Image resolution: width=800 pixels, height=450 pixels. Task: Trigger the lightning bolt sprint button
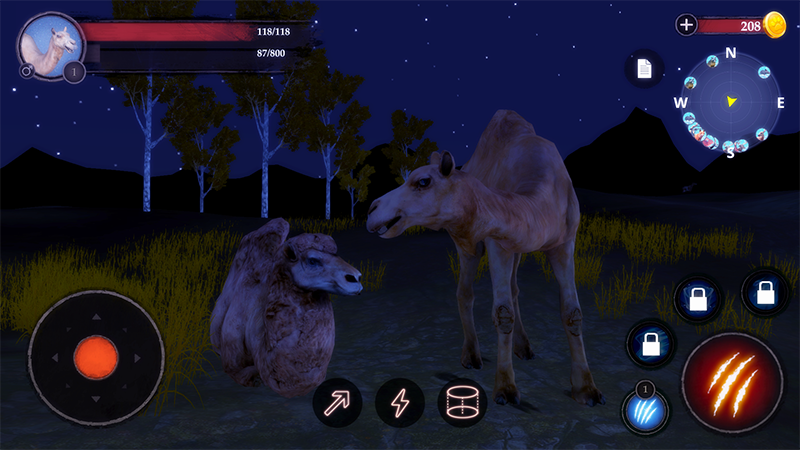tap(399, 403)
